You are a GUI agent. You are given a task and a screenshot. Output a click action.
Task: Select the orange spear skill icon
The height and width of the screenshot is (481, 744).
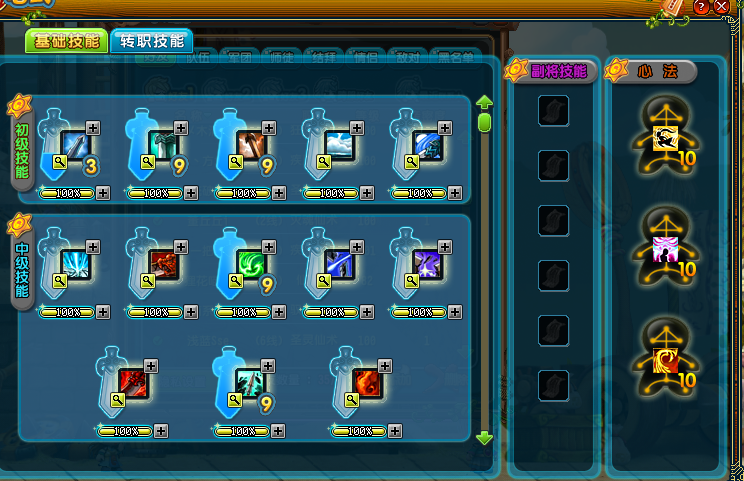coord(251,145)
